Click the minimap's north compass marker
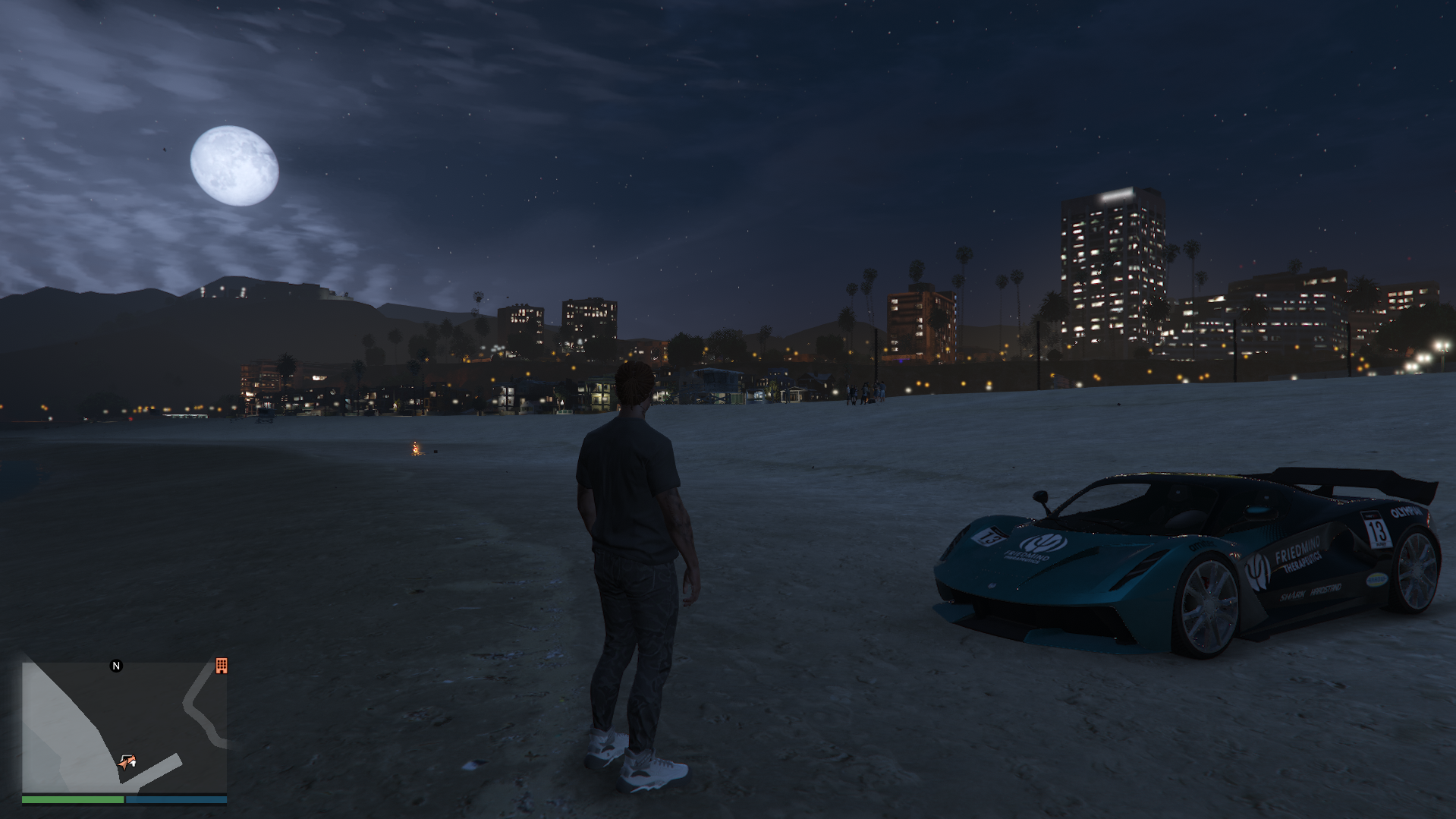 point(116,666)
